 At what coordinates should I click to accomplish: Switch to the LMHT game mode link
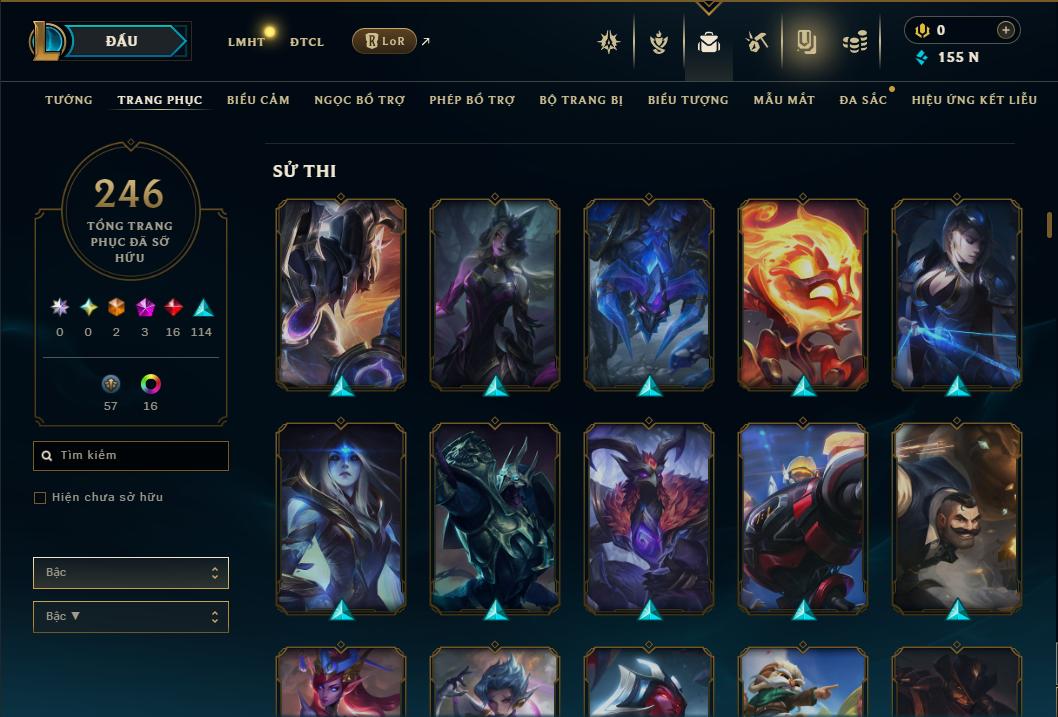pyautogui.click(x=246, y=42)
